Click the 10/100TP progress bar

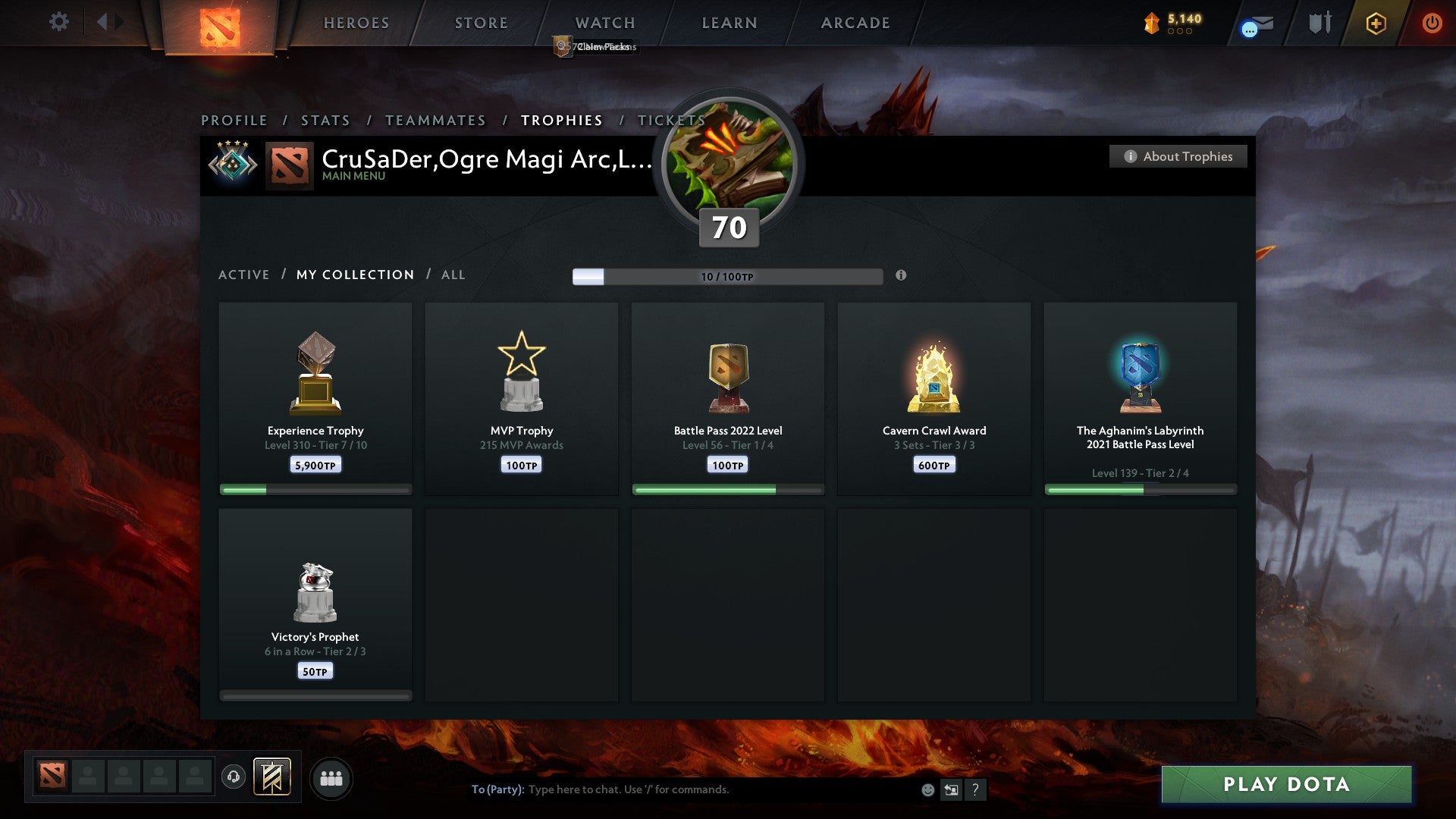click(726, 277)
